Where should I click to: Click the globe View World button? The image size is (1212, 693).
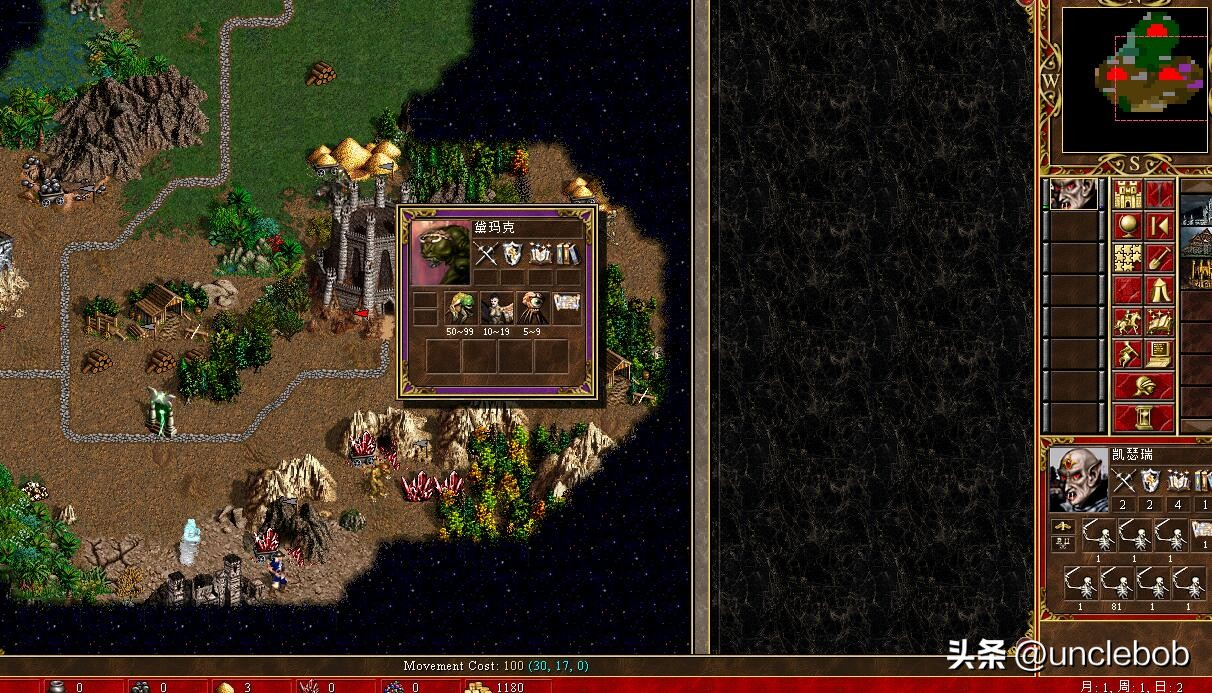(x=1128, y=226)
